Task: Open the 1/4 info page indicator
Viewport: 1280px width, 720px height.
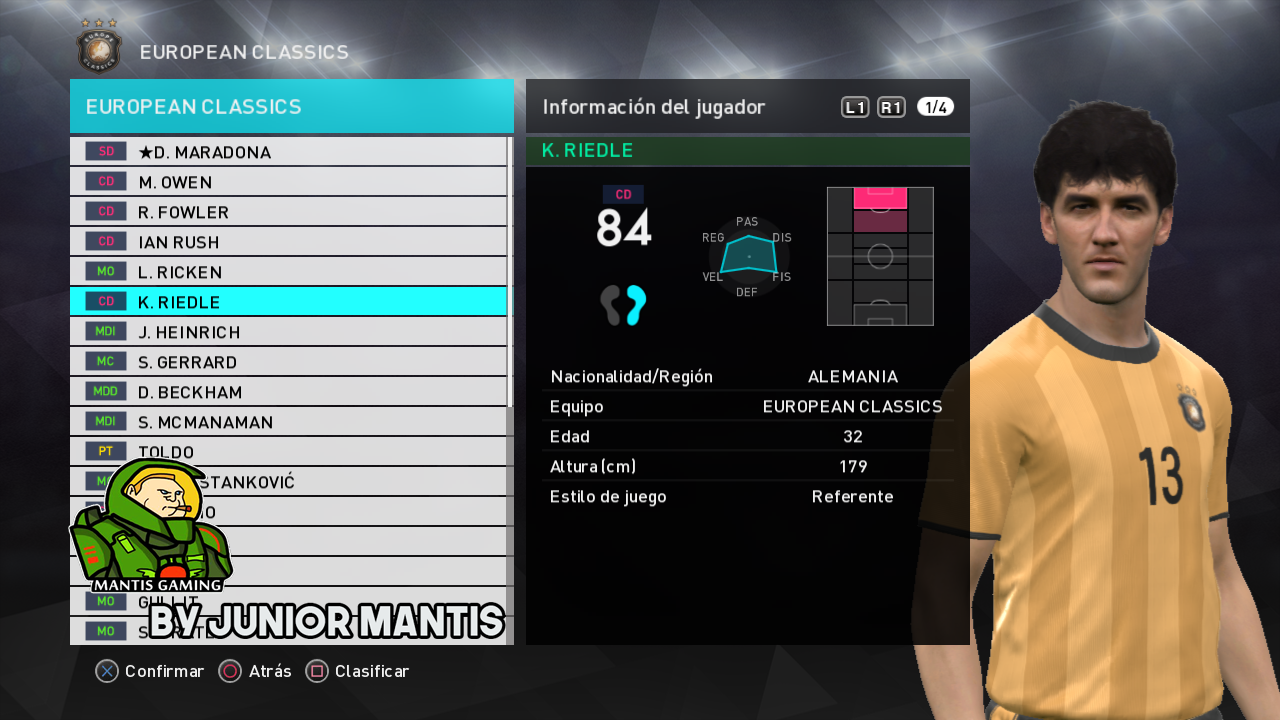Action: 935,107
